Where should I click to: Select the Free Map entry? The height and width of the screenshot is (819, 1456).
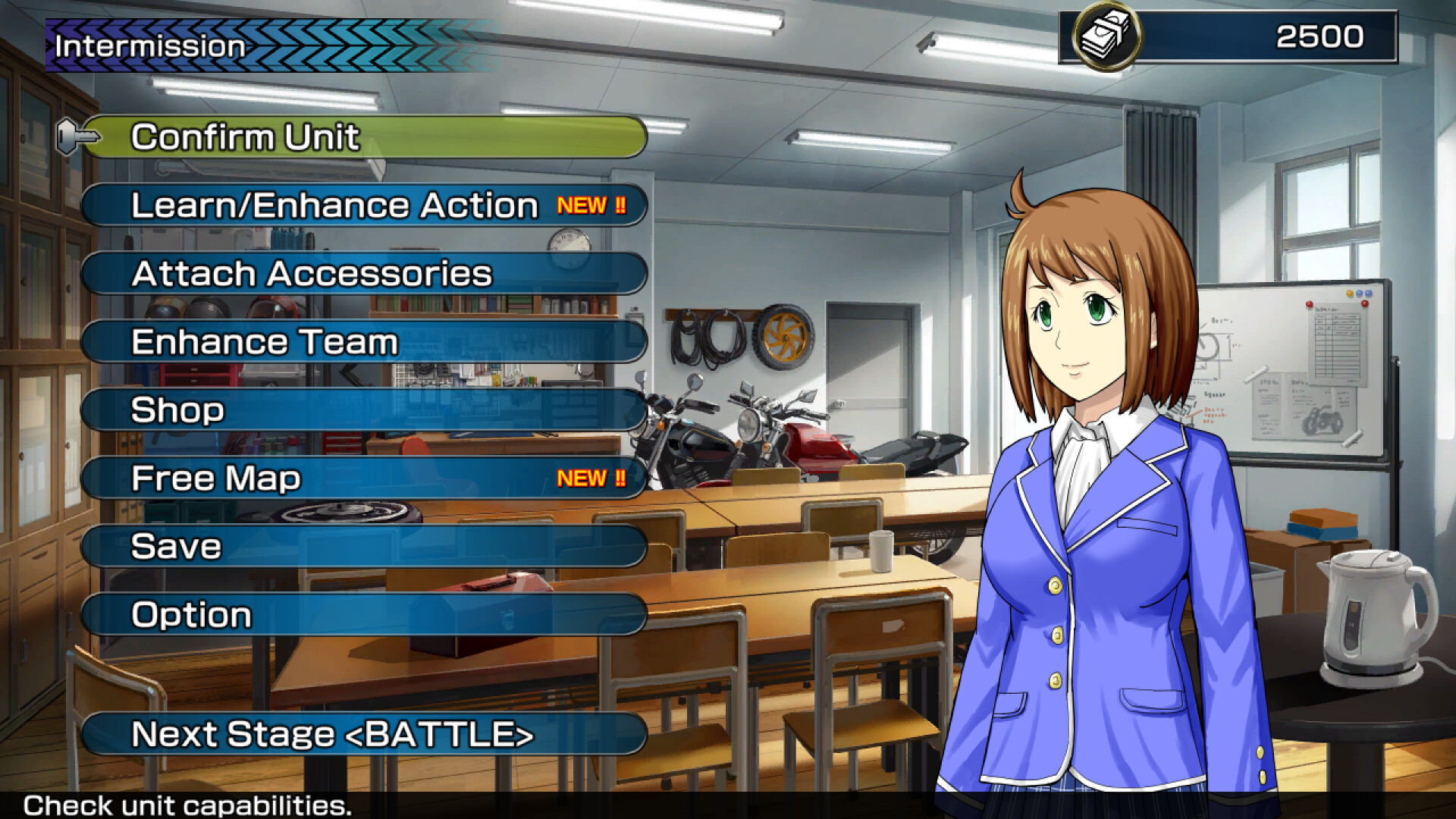364,479
